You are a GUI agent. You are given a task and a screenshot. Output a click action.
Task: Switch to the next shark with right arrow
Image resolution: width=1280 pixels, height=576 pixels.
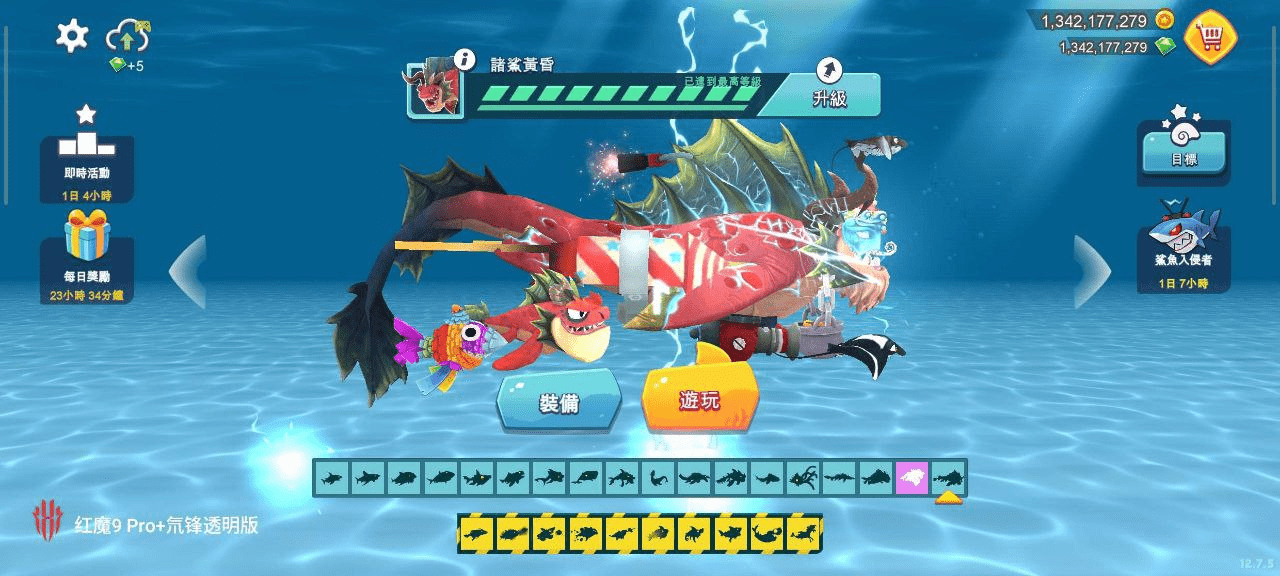[x=1091, y=271]
